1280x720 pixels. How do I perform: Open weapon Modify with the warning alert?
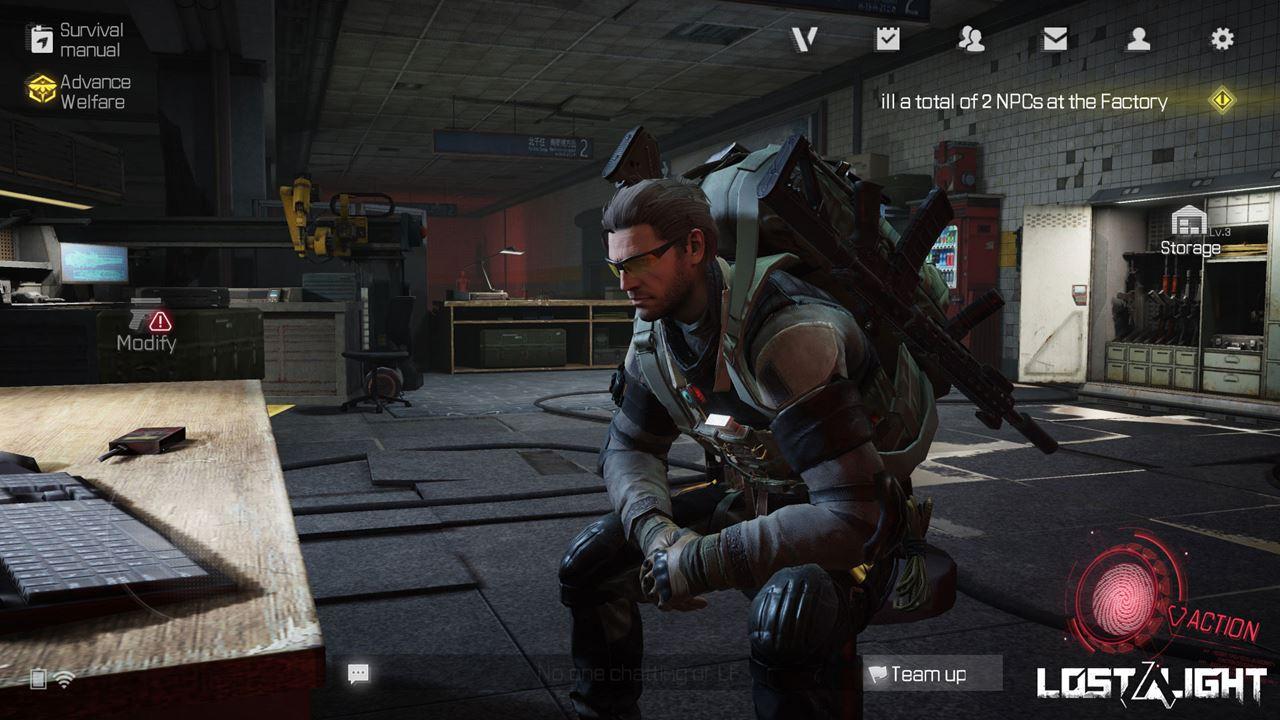pyautogui.click(x=145, y=330)
